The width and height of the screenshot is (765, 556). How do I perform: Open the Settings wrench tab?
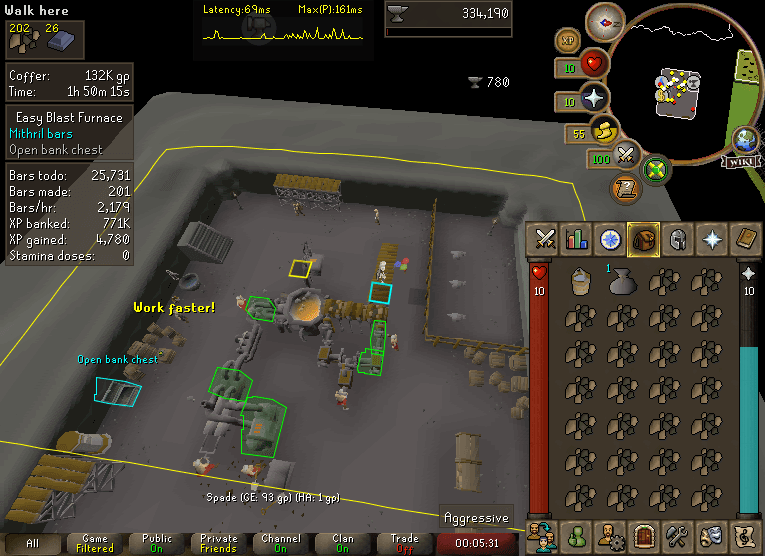(x=677, y=533)
